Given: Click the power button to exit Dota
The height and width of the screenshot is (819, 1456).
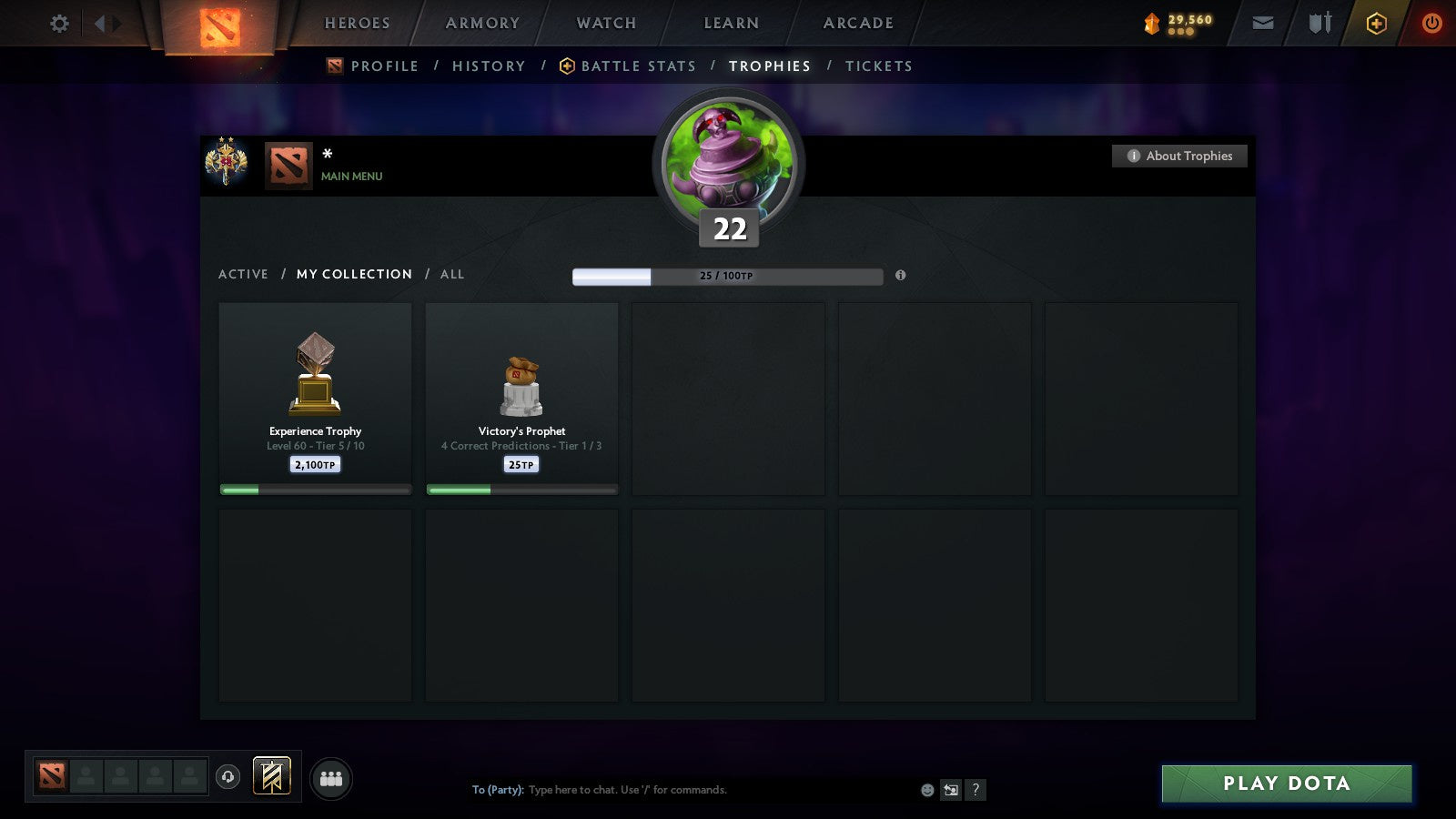Looking at the screenshot, I should 1431,23.
